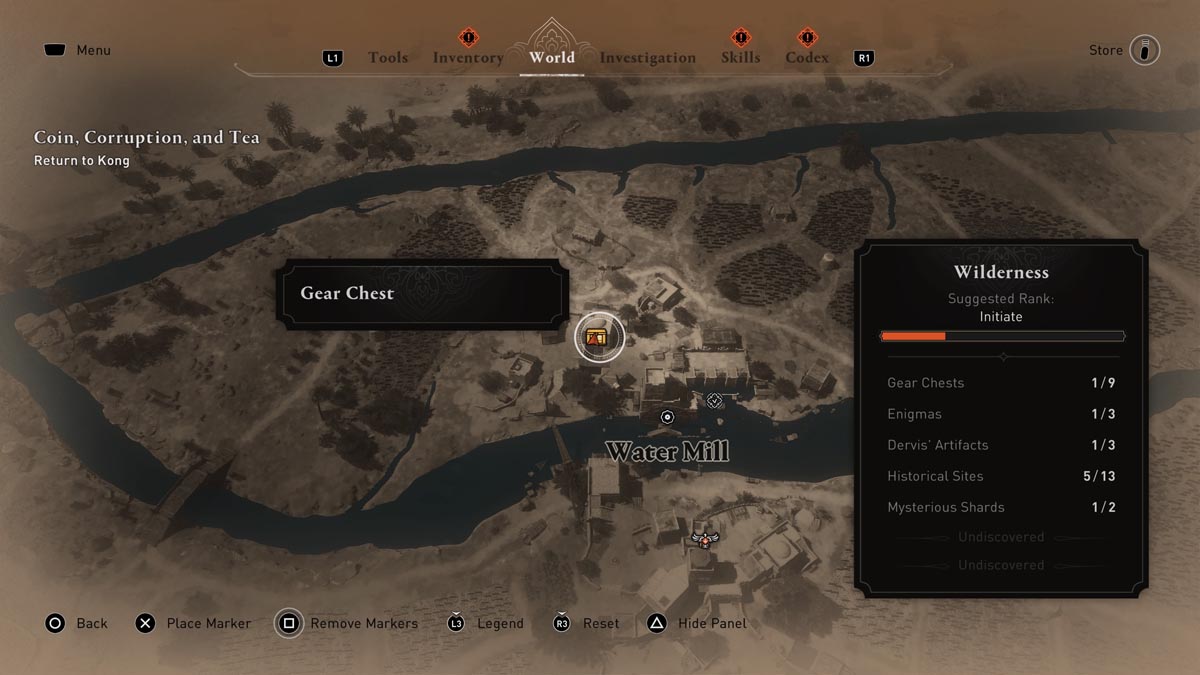Viewport: 1200px width, 675px height.
Task: Open the Store
Action: [x=1124, y=50]
